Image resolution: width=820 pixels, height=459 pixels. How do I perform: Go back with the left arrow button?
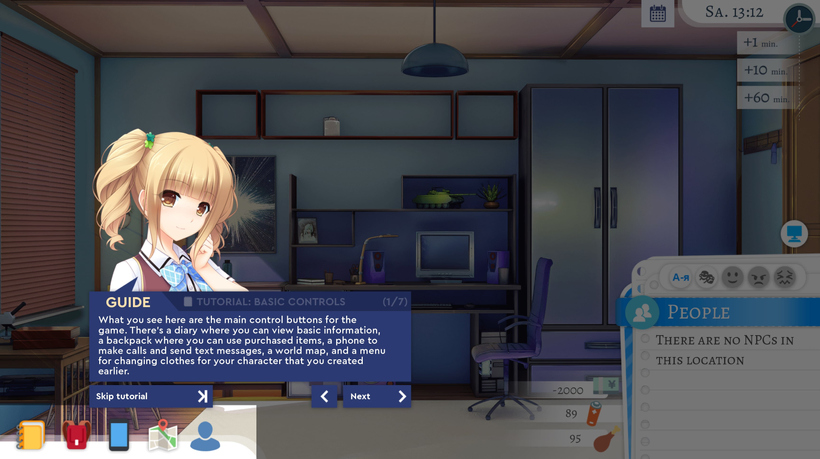tap(324, 397)
